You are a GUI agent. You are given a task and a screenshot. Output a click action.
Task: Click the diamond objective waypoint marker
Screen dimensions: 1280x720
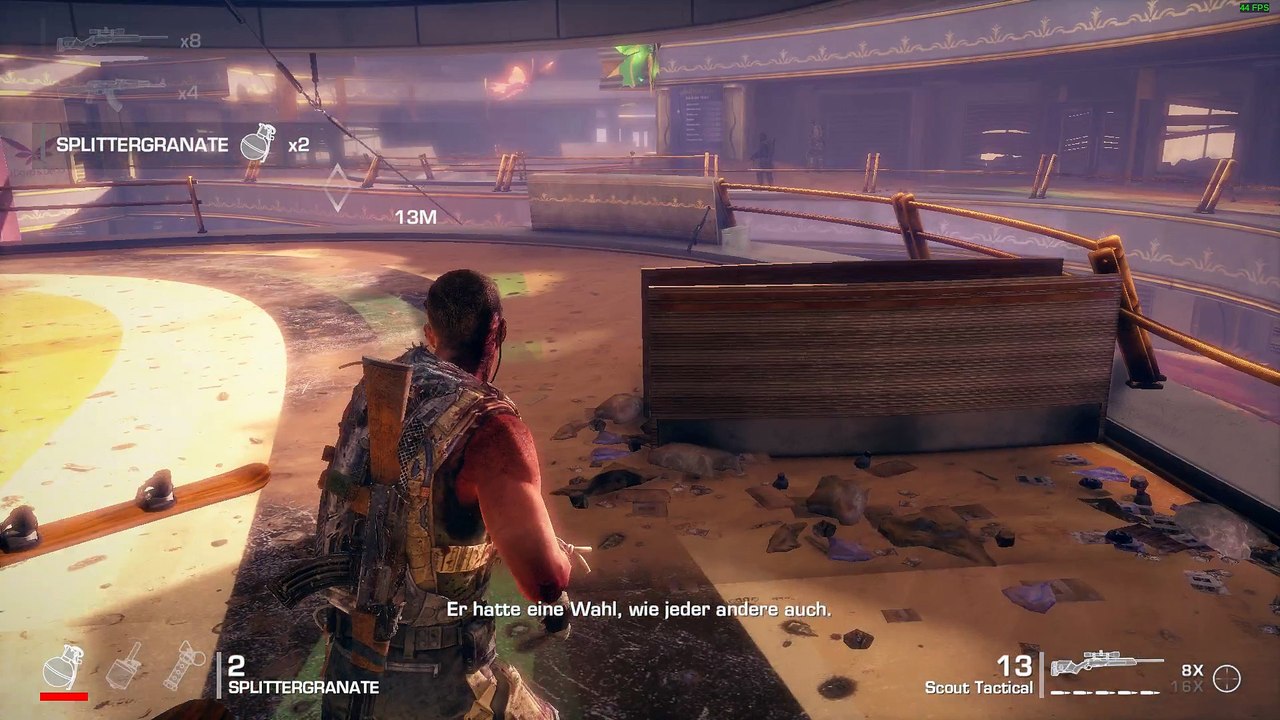coord(338,187)
